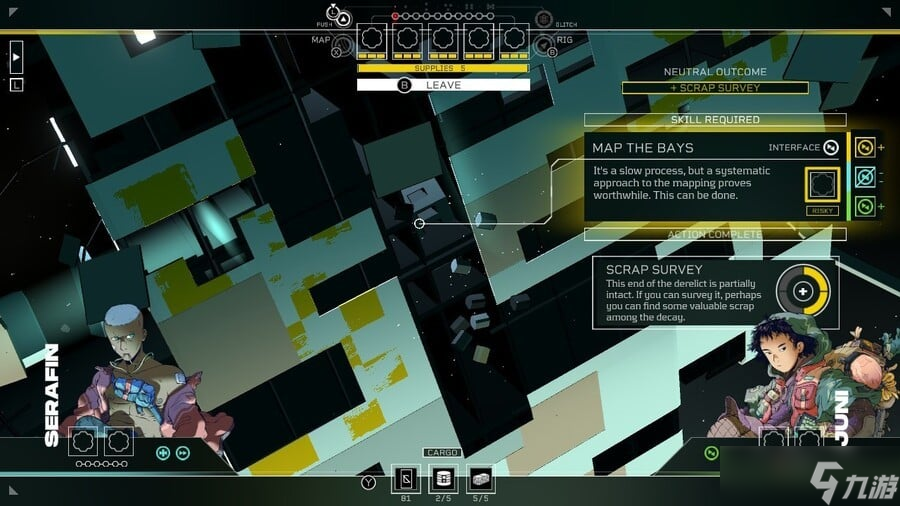
Task: Open the Map icon
Action: (342, 43)
